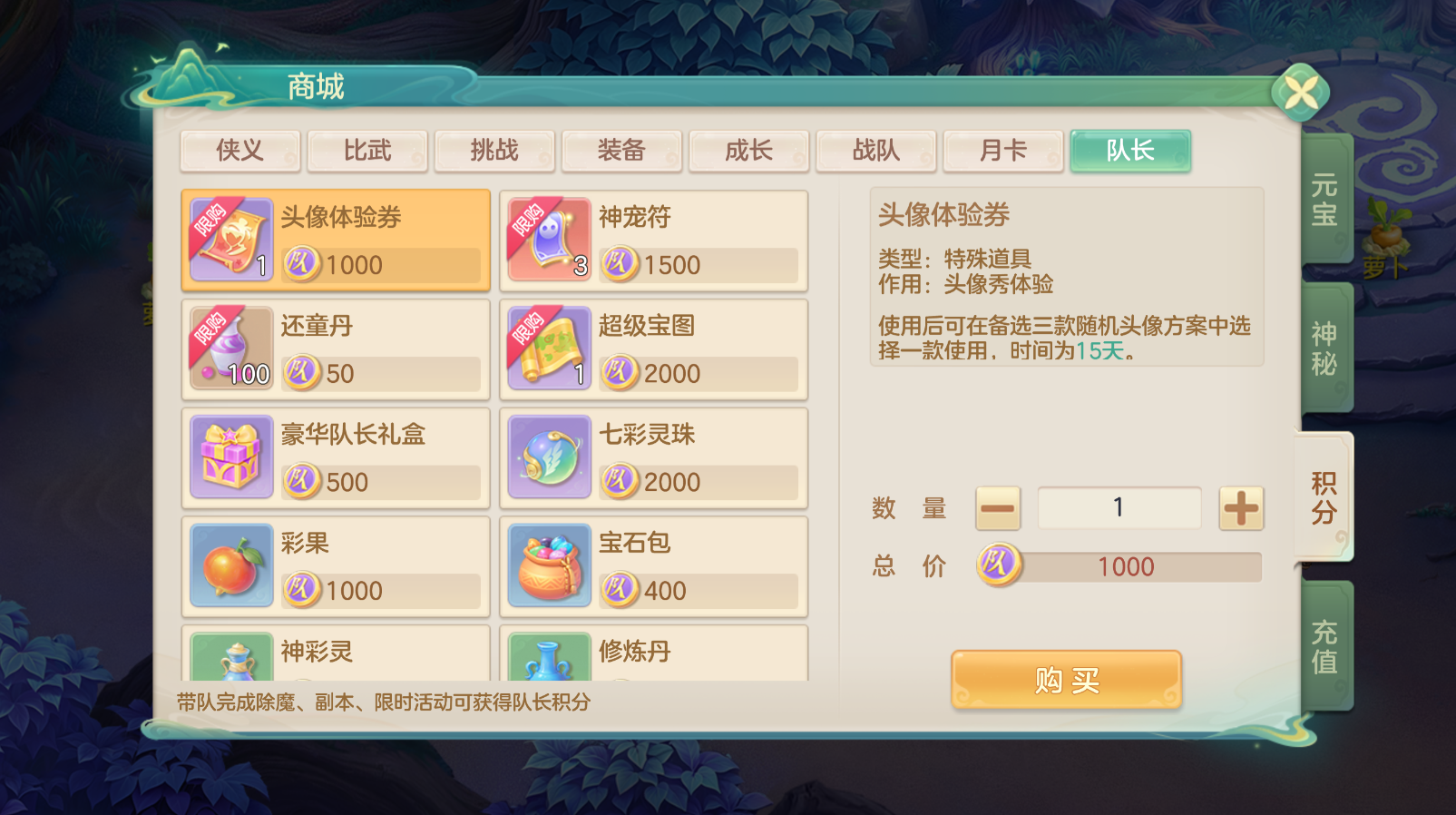Click the 七彩灵珠 orb icon
The width and height of the screenshot is (1456, 815).
548,457
